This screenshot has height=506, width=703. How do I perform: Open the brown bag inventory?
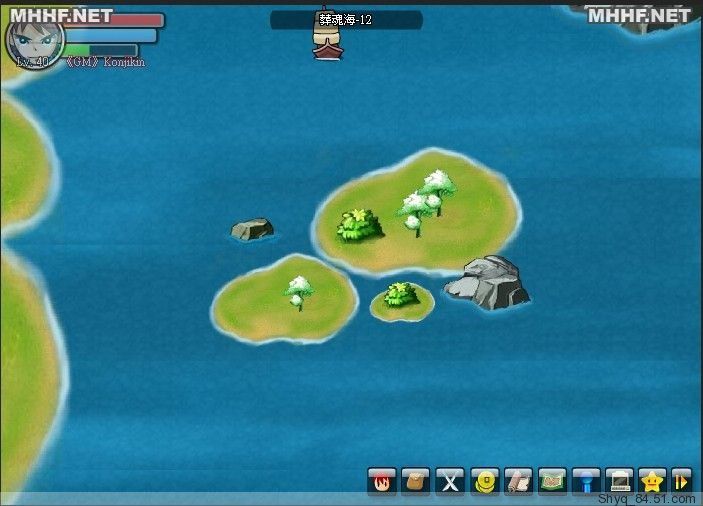click(415, 481)
